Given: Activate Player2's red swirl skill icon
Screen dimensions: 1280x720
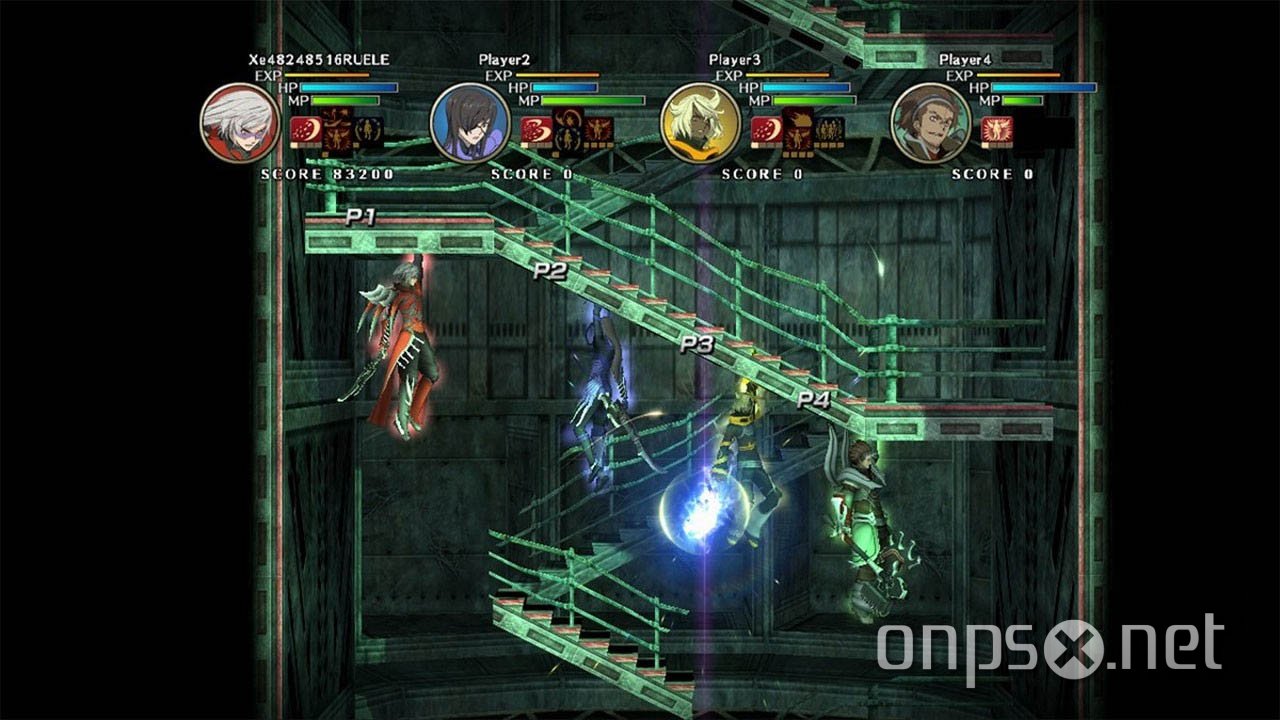Looking at the screenshot, I should 535,131.
